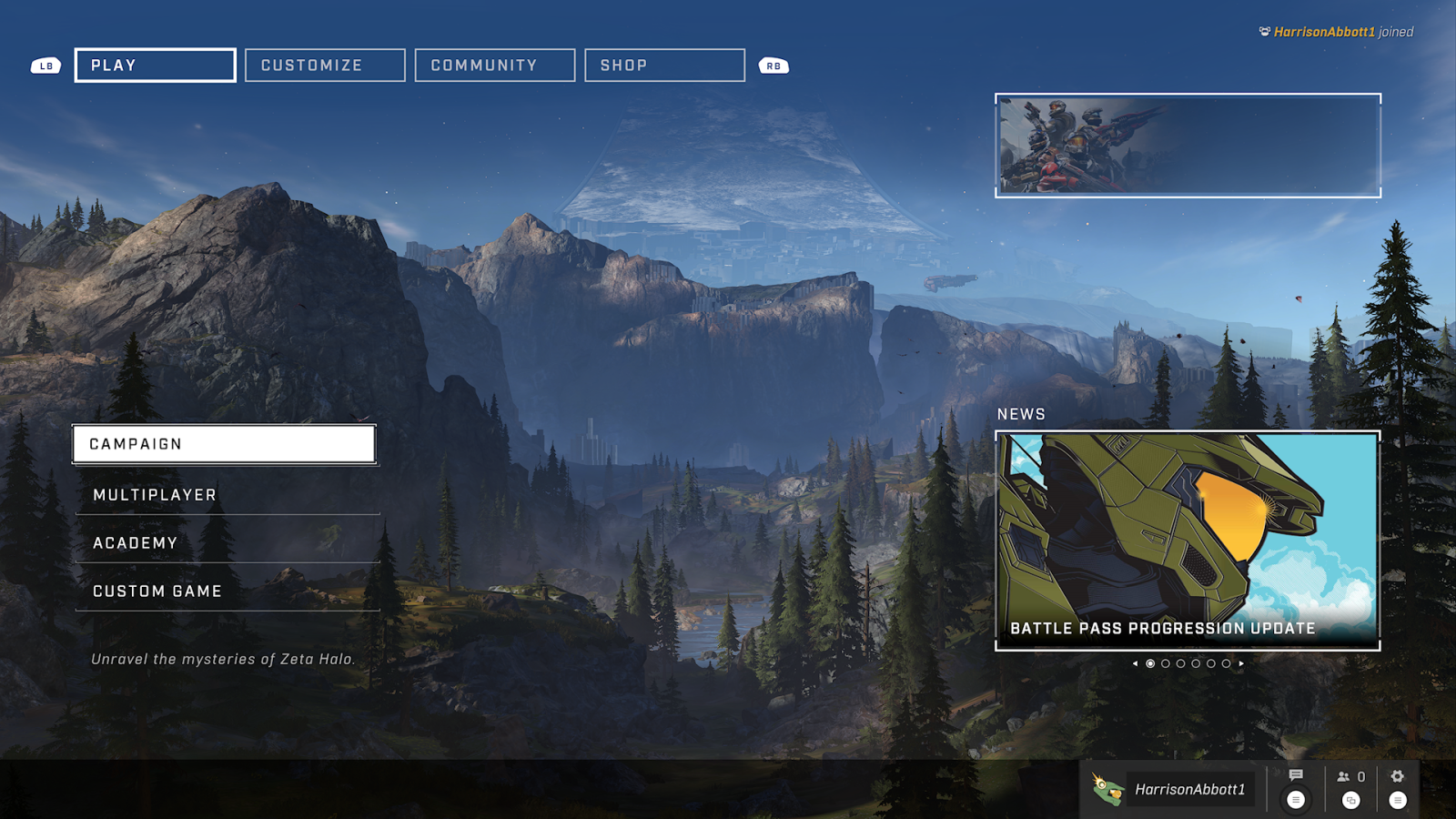This screenshot has width=1456, height=819.
Task: Show the previous news item with left arrow
Action: (x=1135, y=663)
